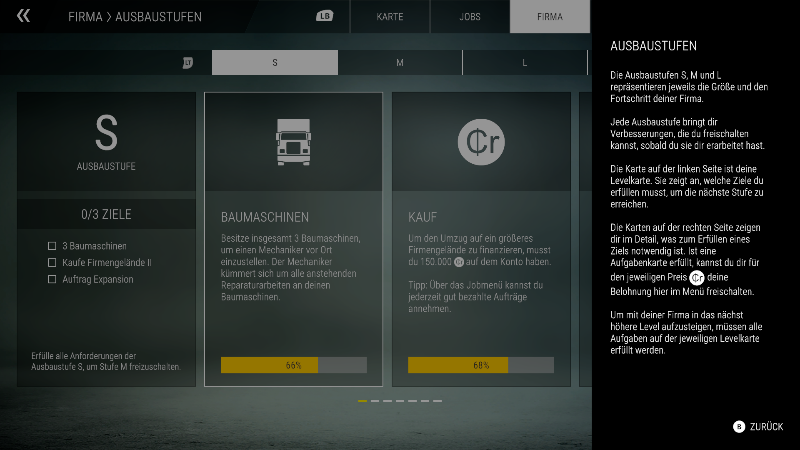The width and height of the screenshot is (800, 450).
Task: Switch to the M expansion level tab
Action: click(x=400, y=63)
